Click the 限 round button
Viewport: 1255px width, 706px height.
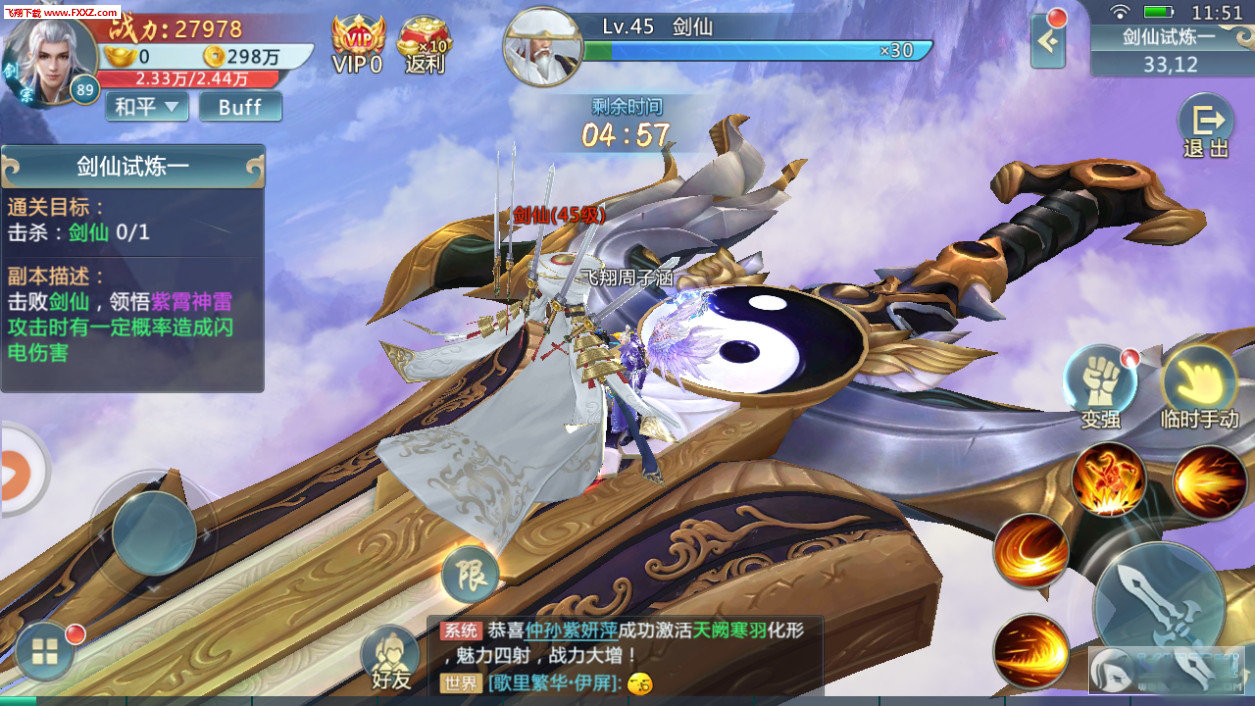470,574
